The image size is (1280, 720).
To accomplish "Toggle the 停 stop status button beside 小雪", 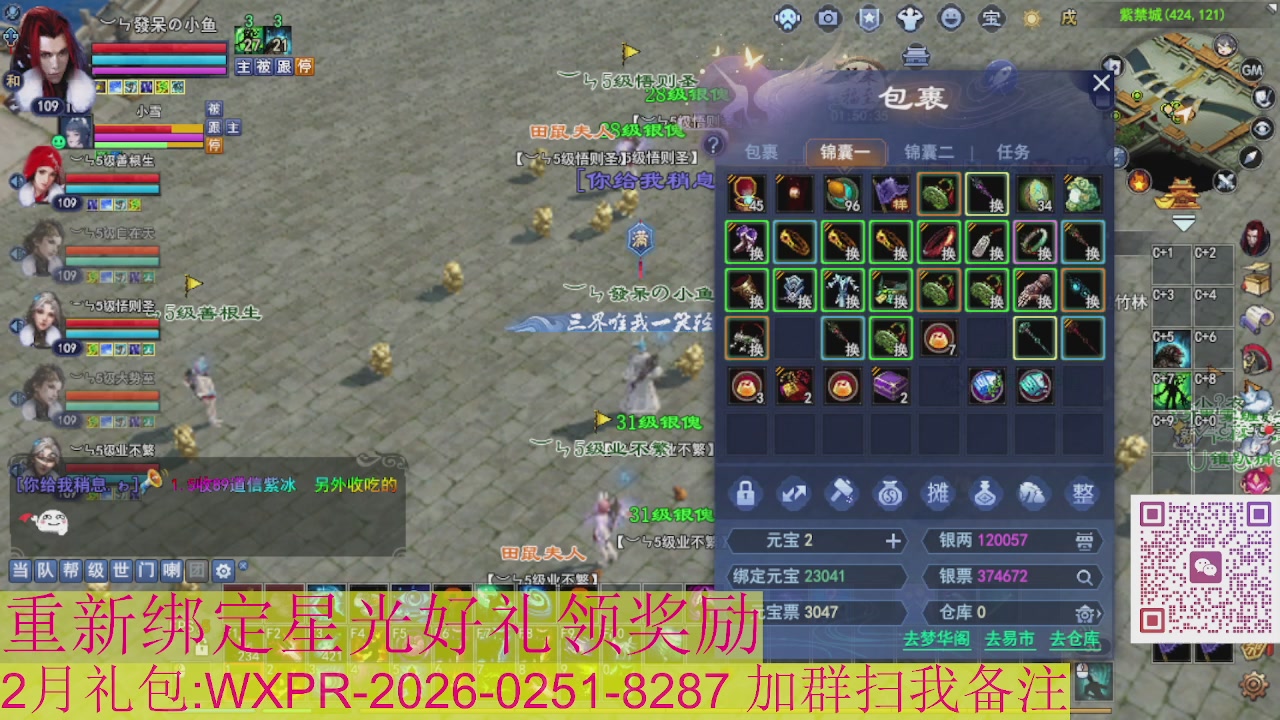I will (x=214, y=145).
